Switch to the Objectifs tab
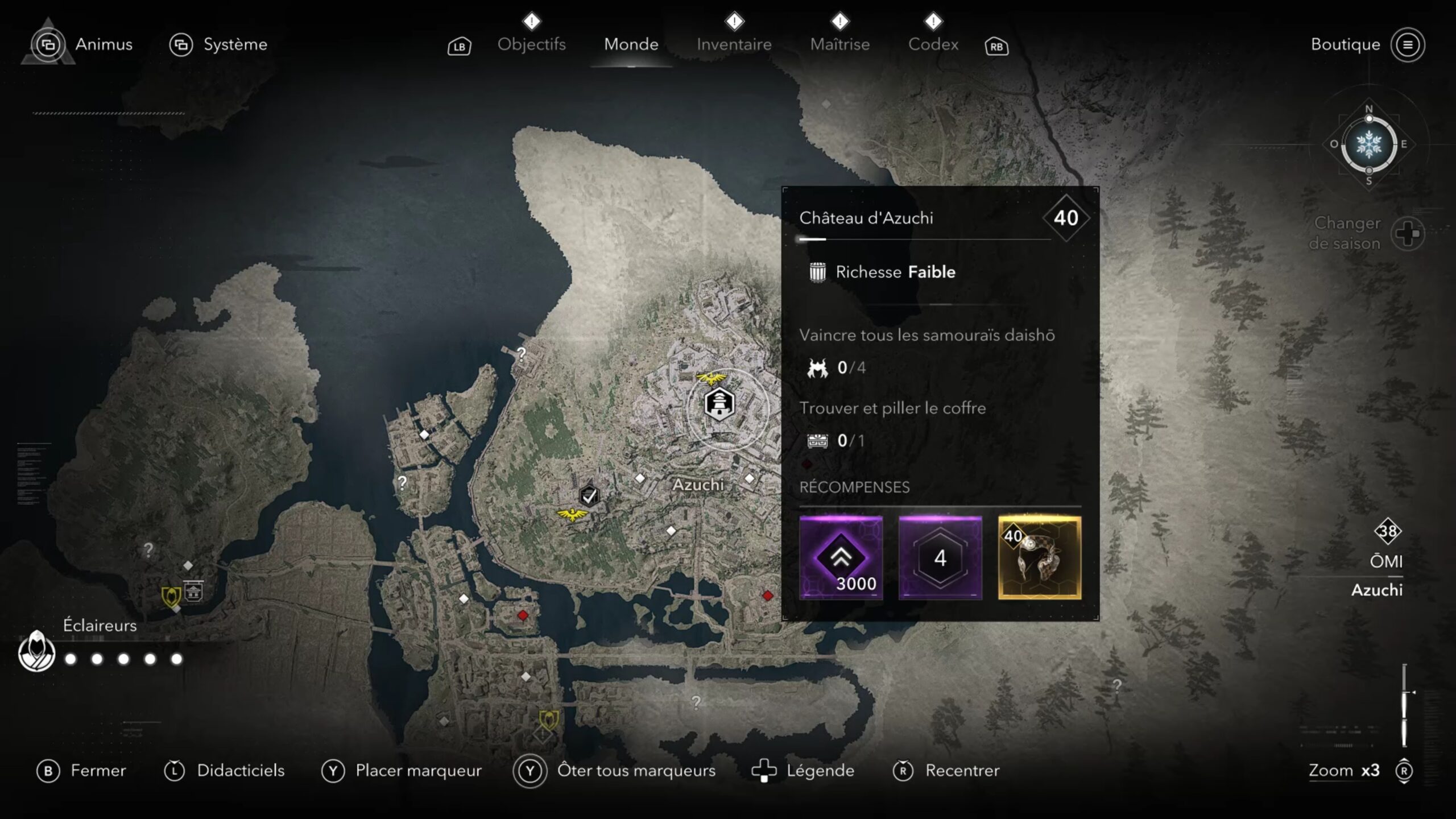The width and height of the screenshot is (1456, 819). pyautogui.click(x=531, y=44)
